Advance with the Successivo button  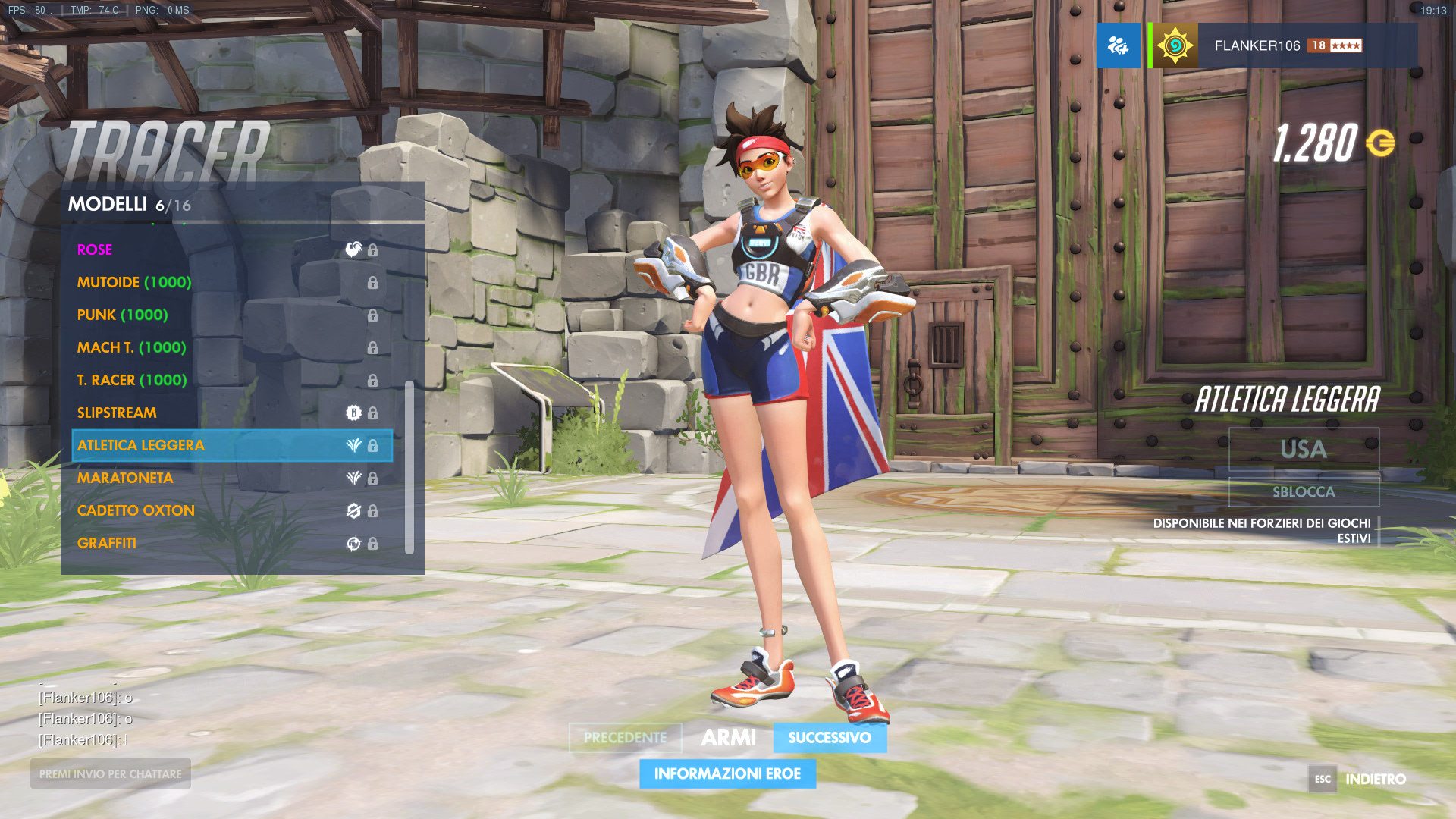[830, 737]
